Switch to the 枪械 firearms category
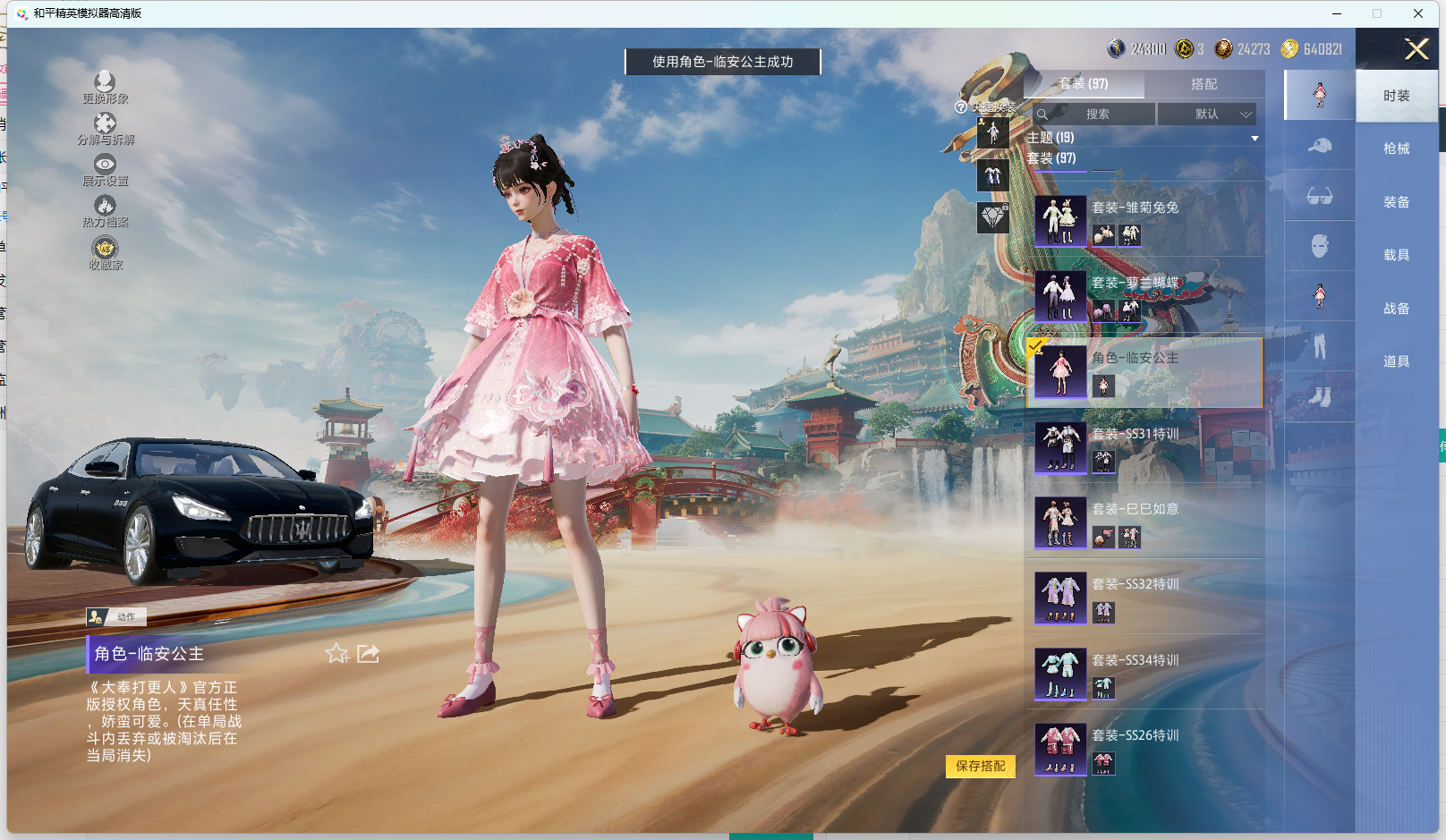 (x=1396, y=148)
